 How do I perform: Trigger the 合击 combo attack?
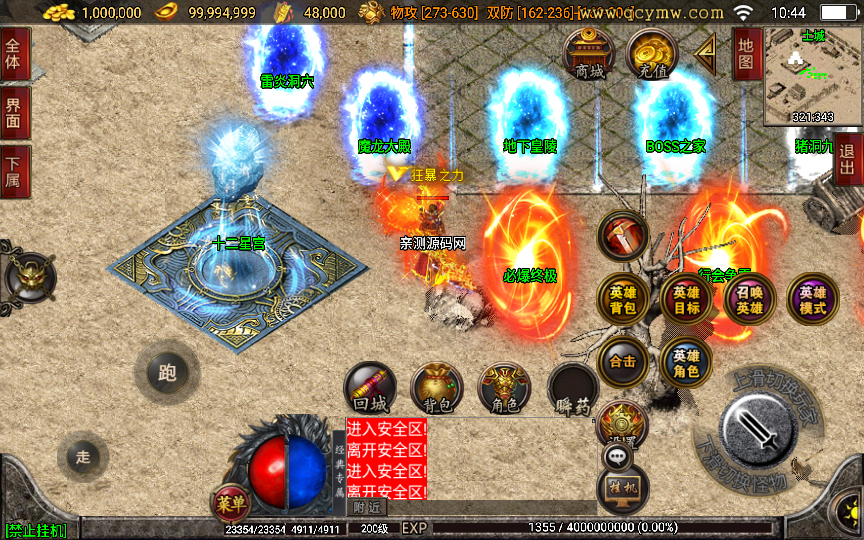point(623,361)
